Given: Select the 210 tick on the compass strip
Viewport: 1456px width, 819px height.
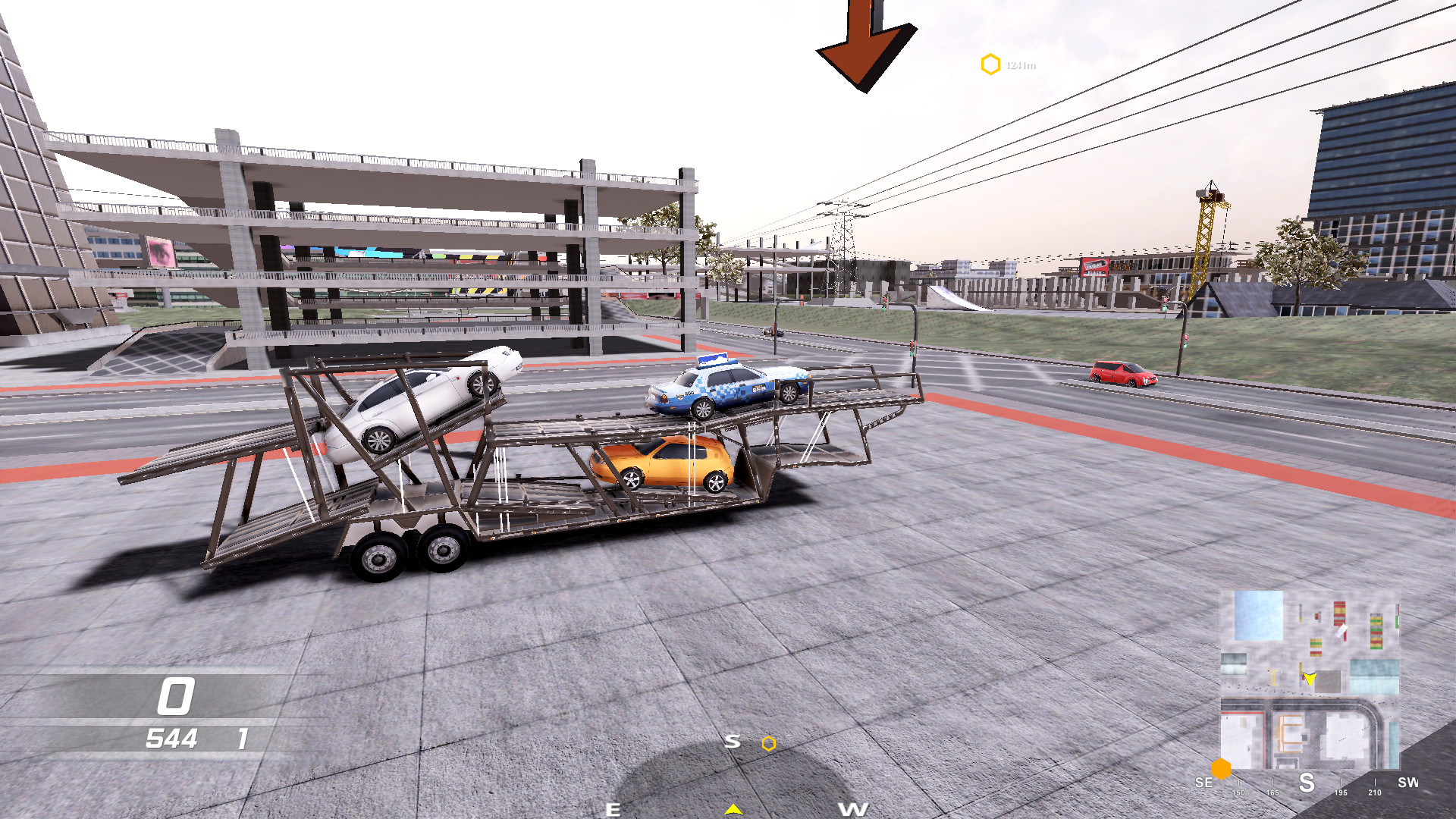Looking at the screenshot, I should (x=1375, y=792).
